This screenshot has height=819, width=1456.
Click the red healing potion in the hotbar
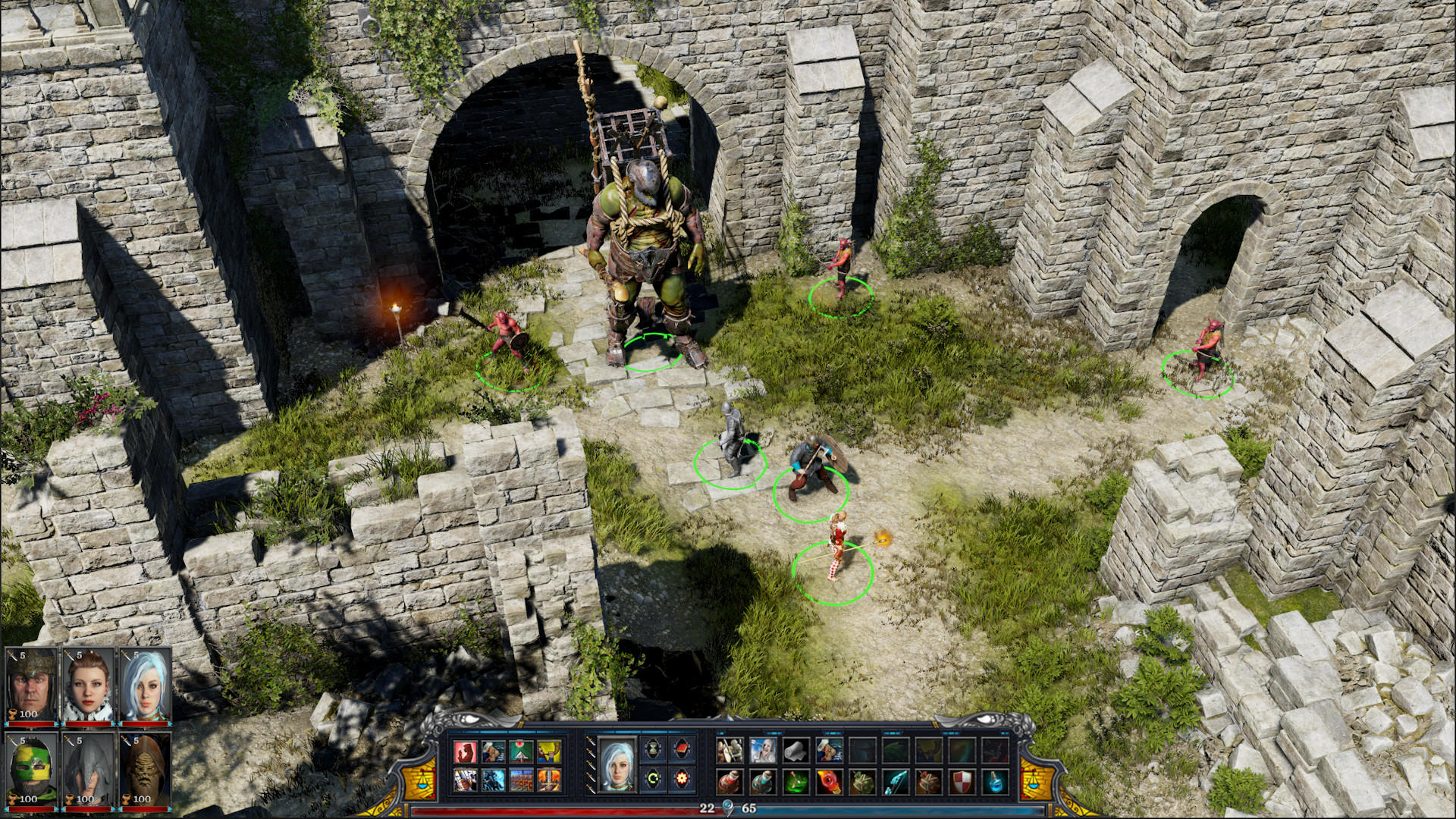pos(728,780)
